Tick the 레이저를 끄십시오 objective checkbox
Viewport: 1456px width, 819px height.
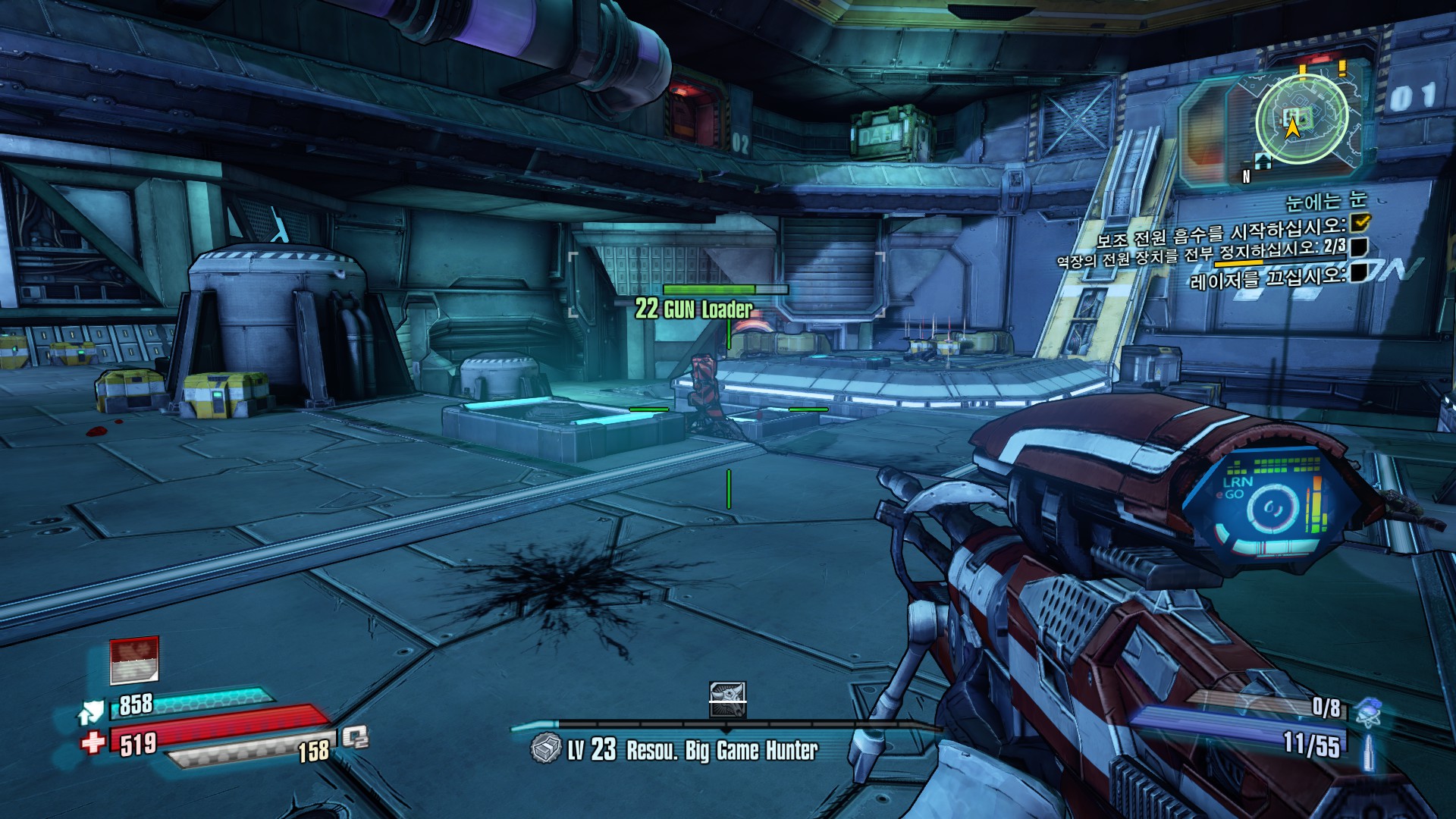click(1359, 271)
